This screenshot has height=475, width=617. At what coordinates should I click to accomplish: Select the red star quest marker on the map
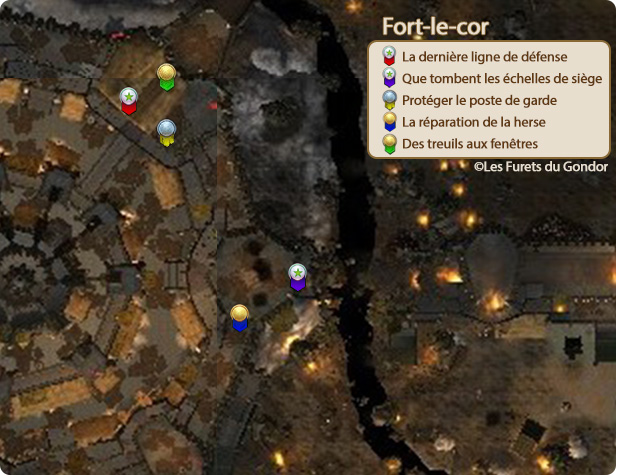(128, 100)
